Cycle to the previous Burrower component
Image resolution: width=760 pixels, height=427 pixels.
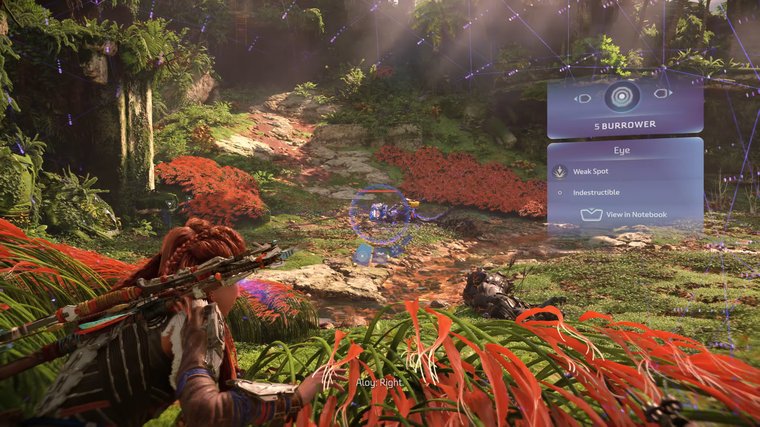(583, 97)
